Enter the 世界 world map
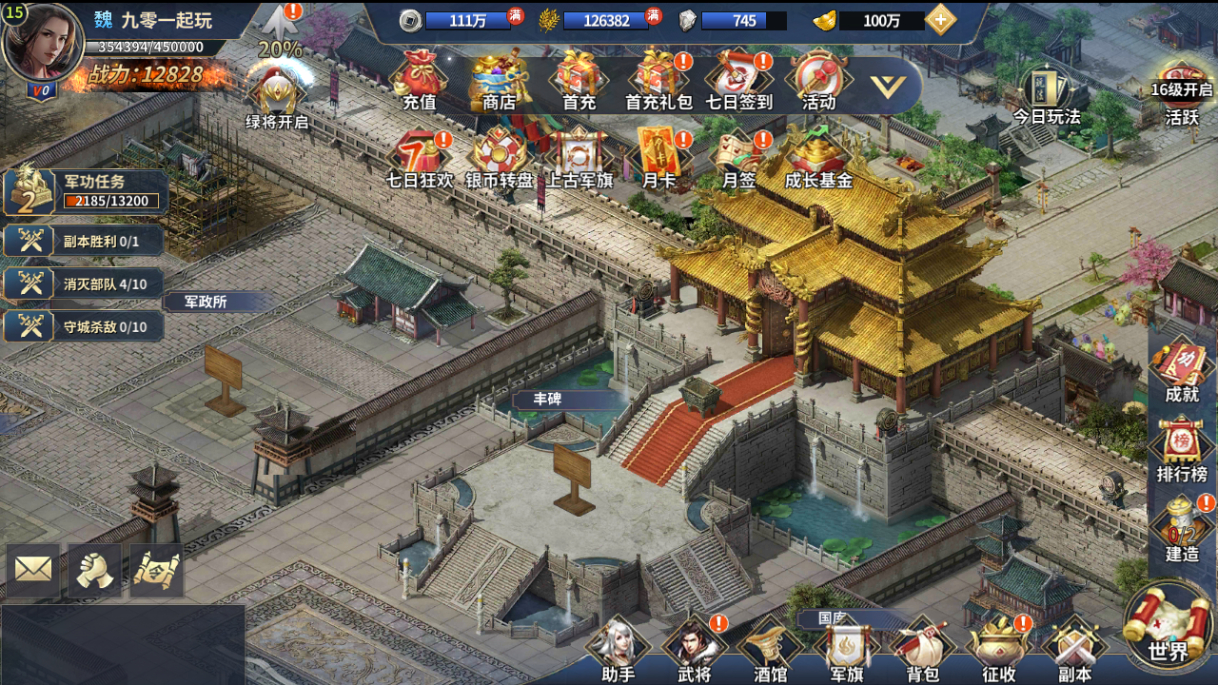 1168,627
